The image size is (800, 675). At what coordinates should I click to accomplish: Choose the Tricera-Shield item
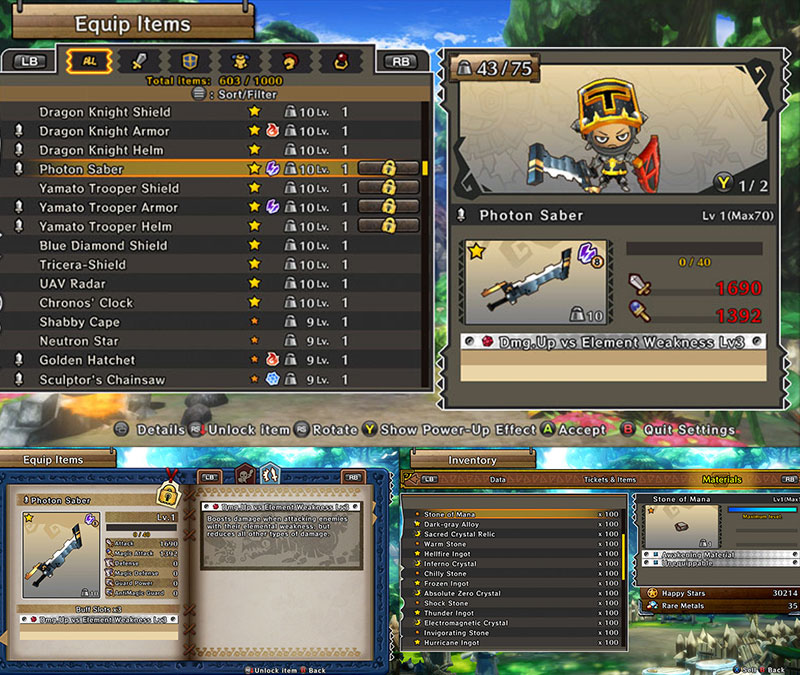point(83,264)
